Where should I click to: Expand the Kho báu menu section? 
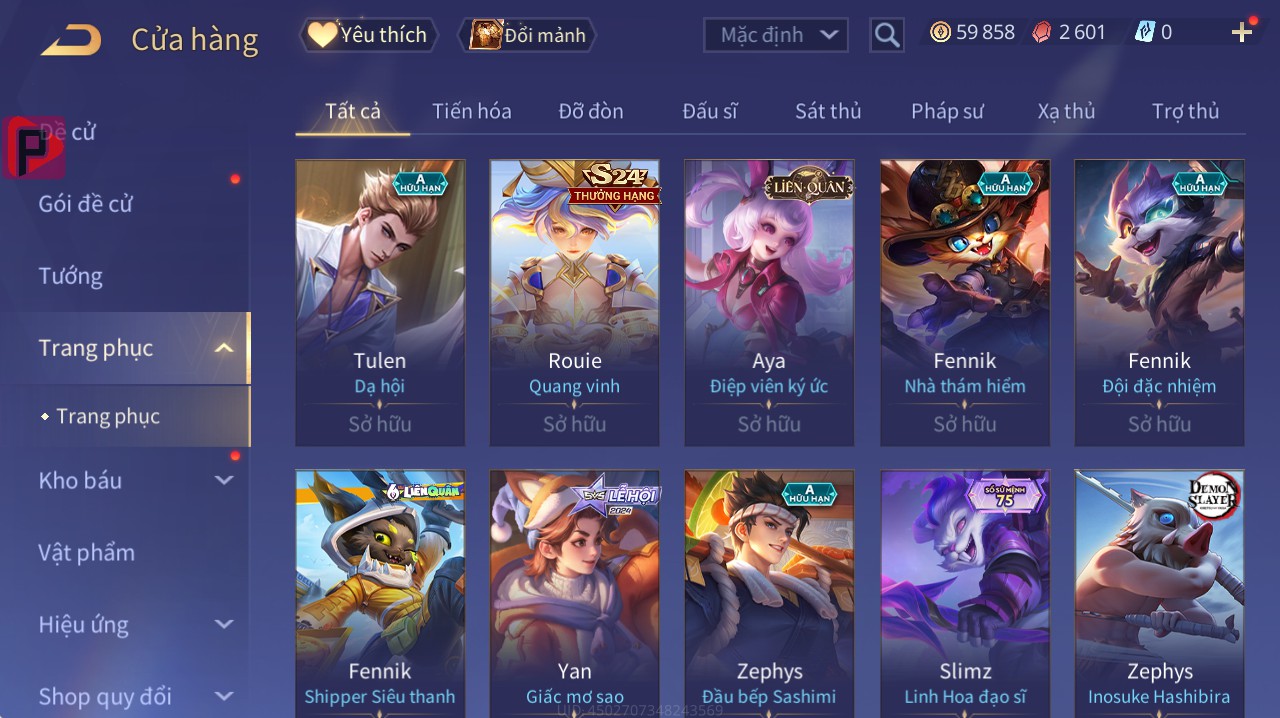click(x=135, y=480)
